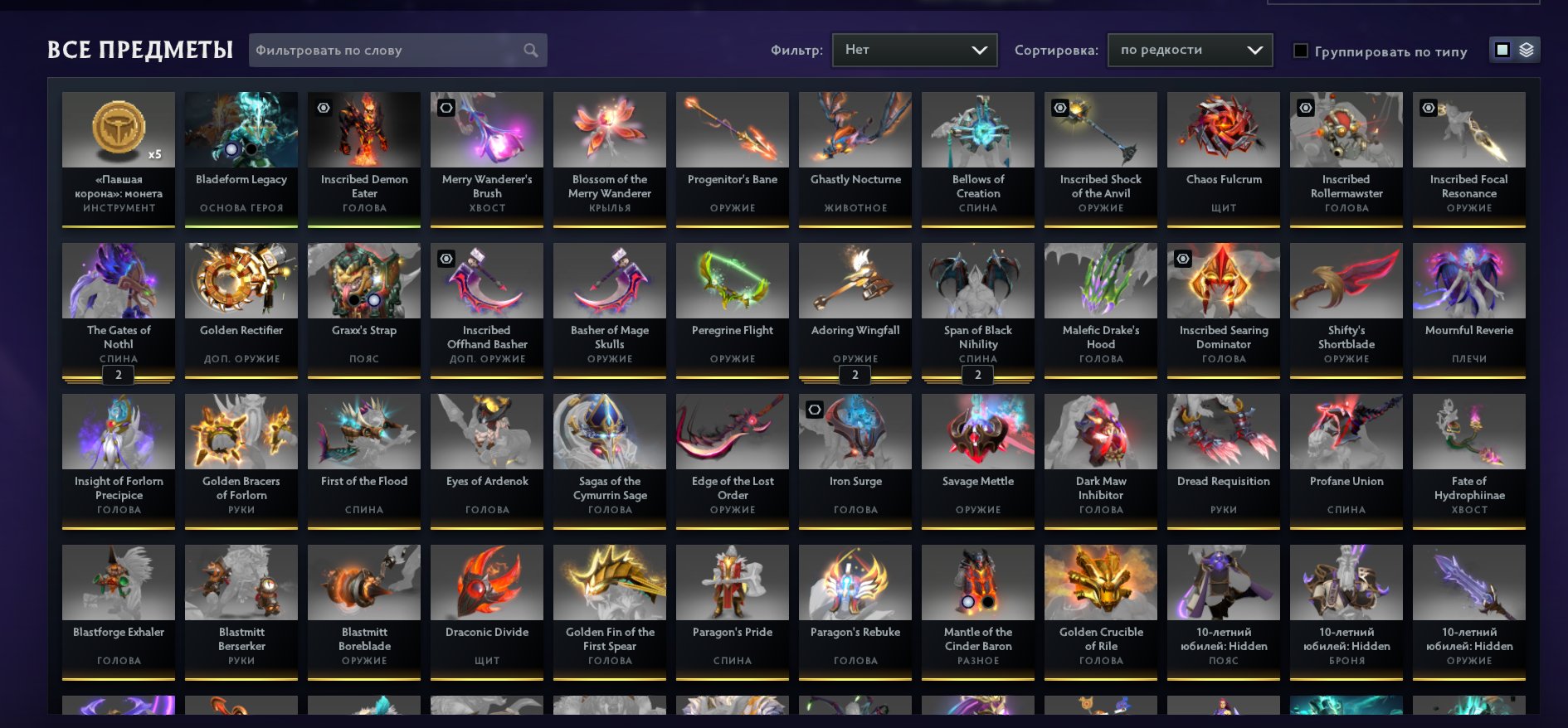Viewport: 1568px width, 728px height.
Task: Open the Фильтр dropdown showing Нет
Action: pos(913,50)
